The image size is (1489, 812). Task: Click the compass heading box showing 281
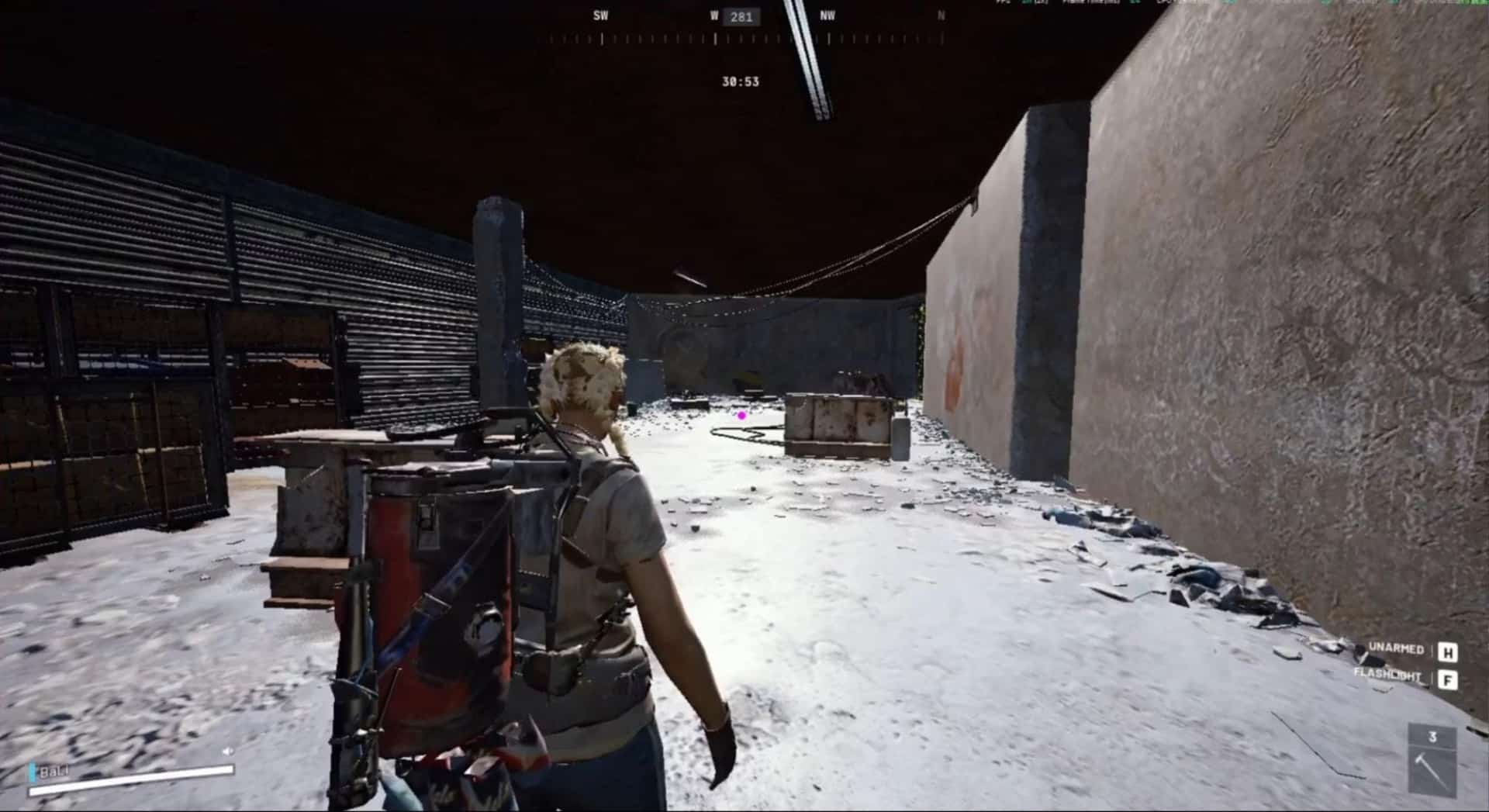[x=741, y=17]
